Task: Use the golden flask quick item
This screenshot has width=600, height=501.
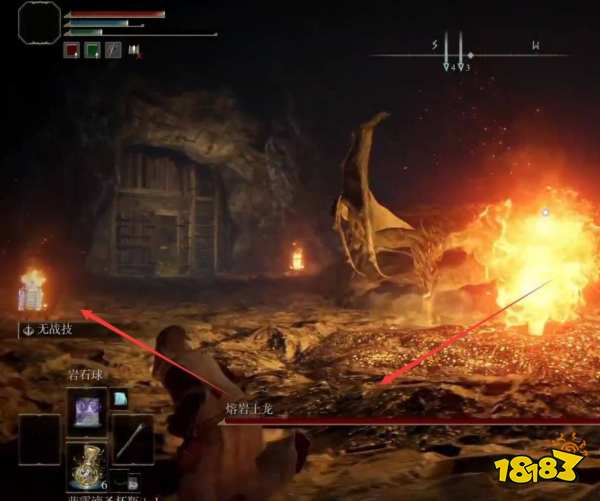Action: pyautogui.click(x=86, y=464)
